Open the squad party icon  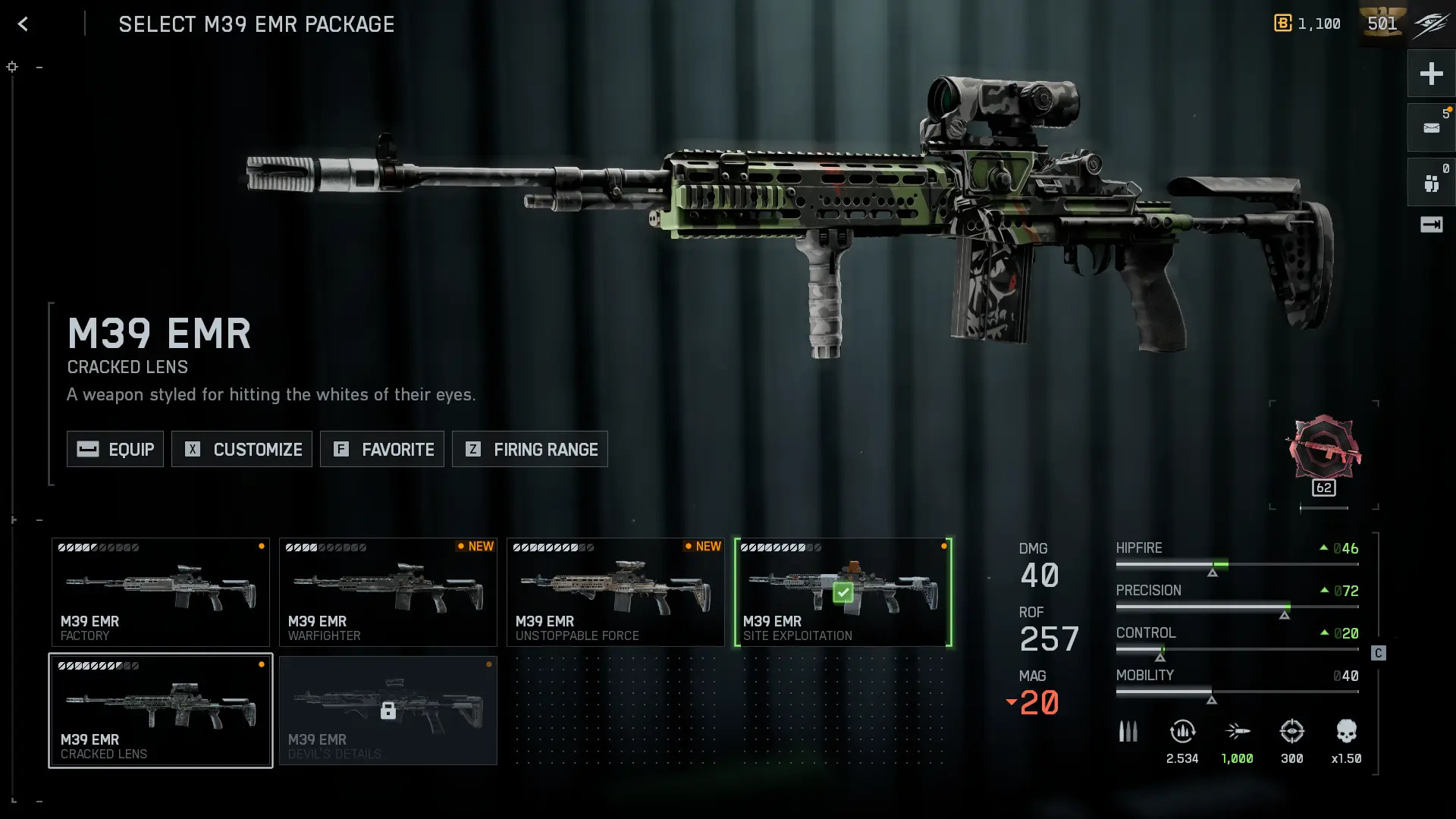[x=1431, y=183]
